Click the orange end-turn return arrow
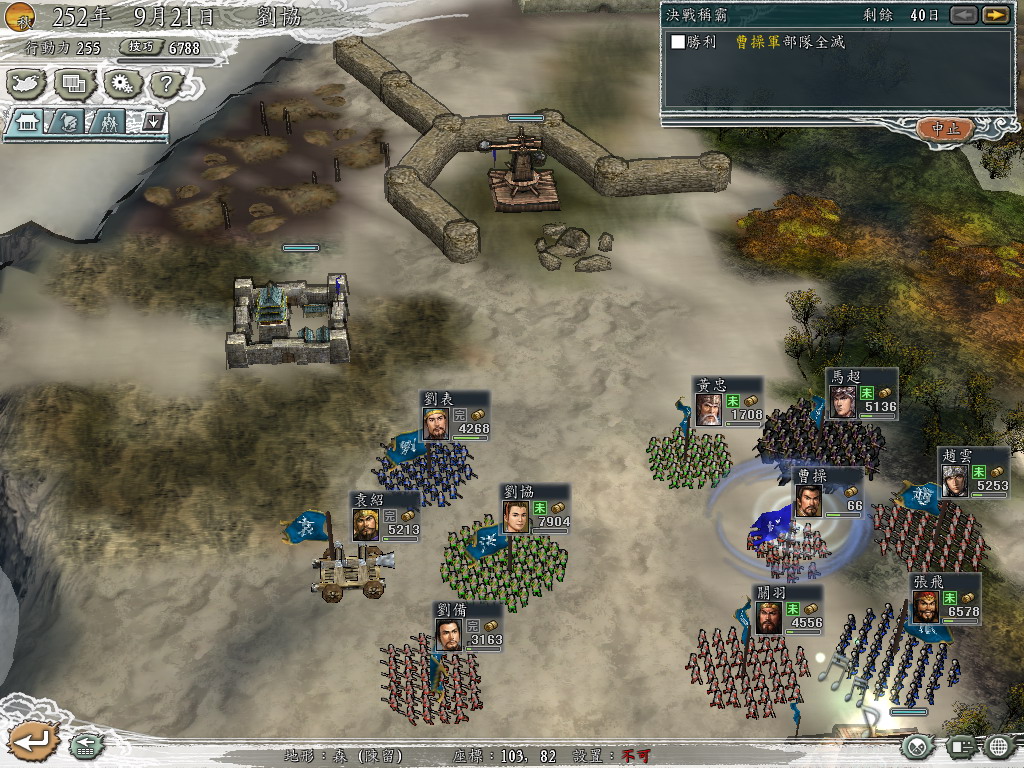 31,742
